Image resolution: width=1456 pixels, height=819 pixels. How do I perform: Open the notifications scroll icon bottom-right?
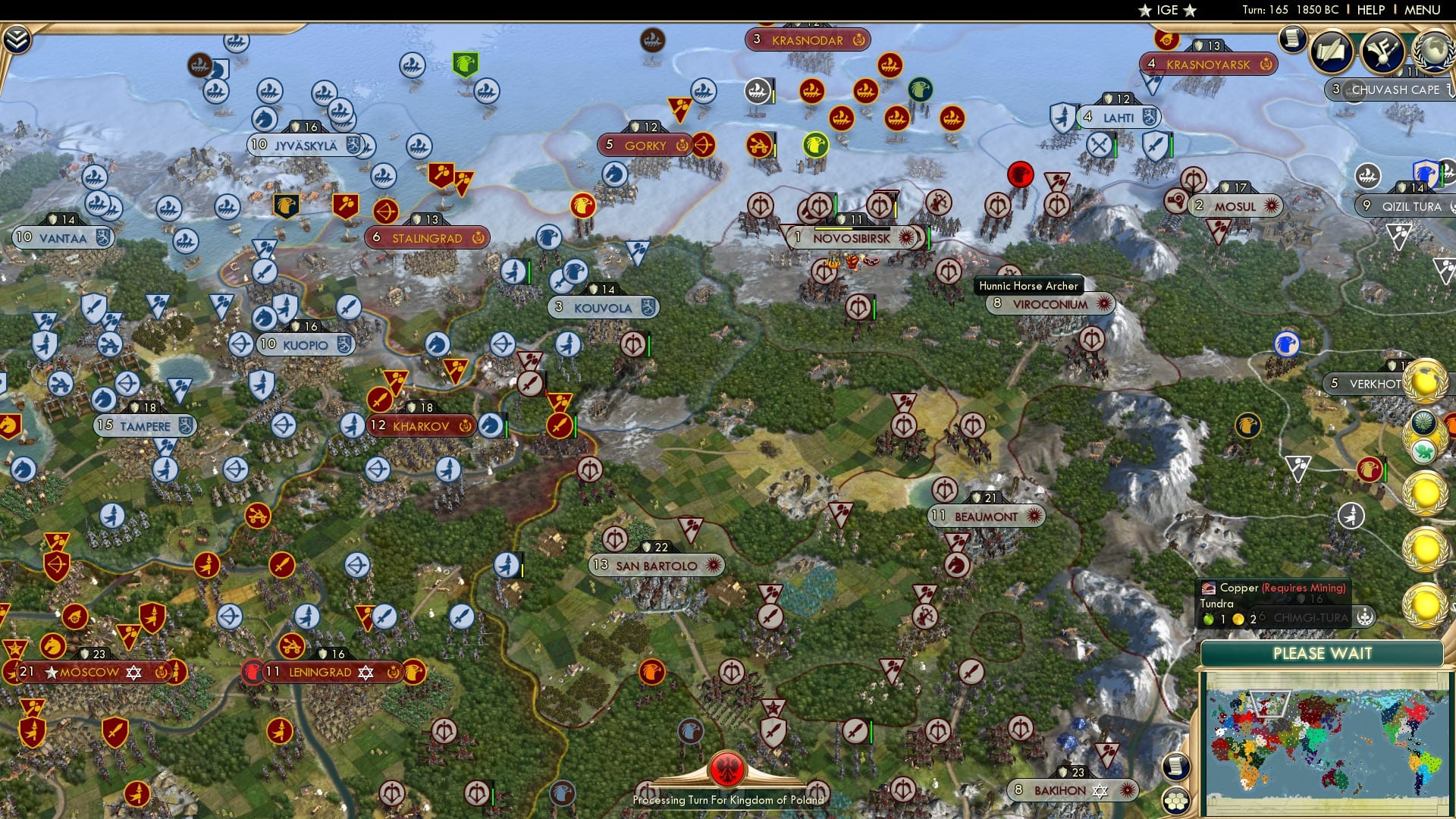pos(1177,767)
